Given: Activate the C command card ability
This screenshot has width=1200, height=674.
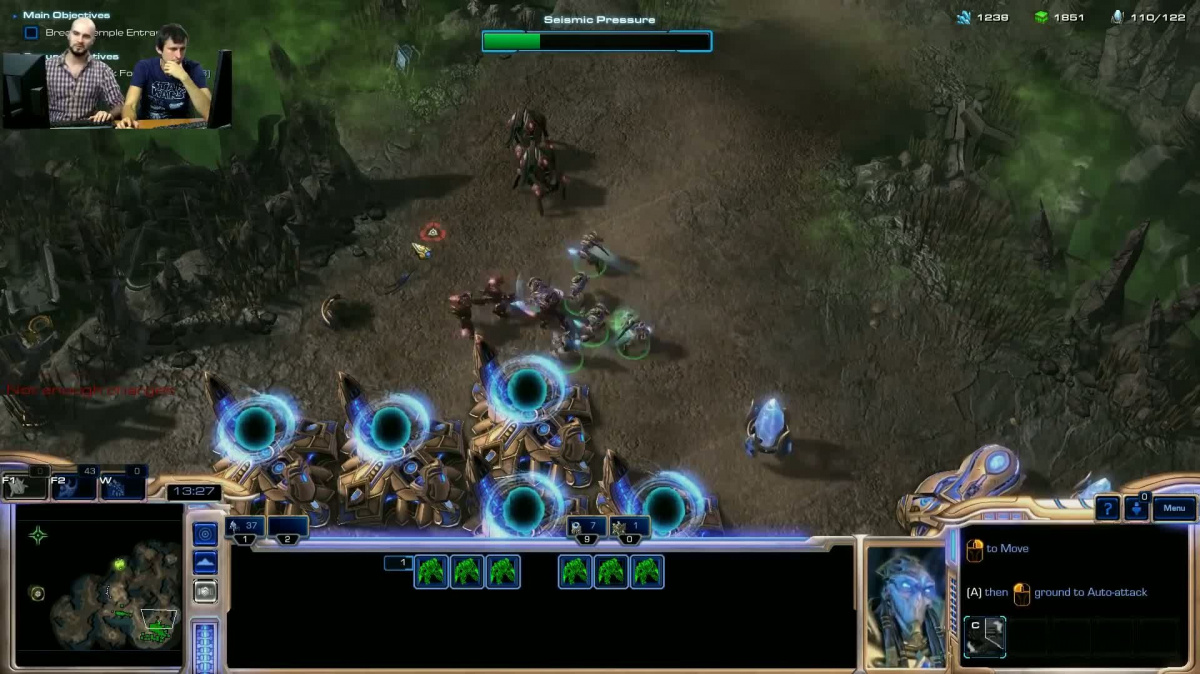Looking at the screenshot, I should (x=984, y=637).
